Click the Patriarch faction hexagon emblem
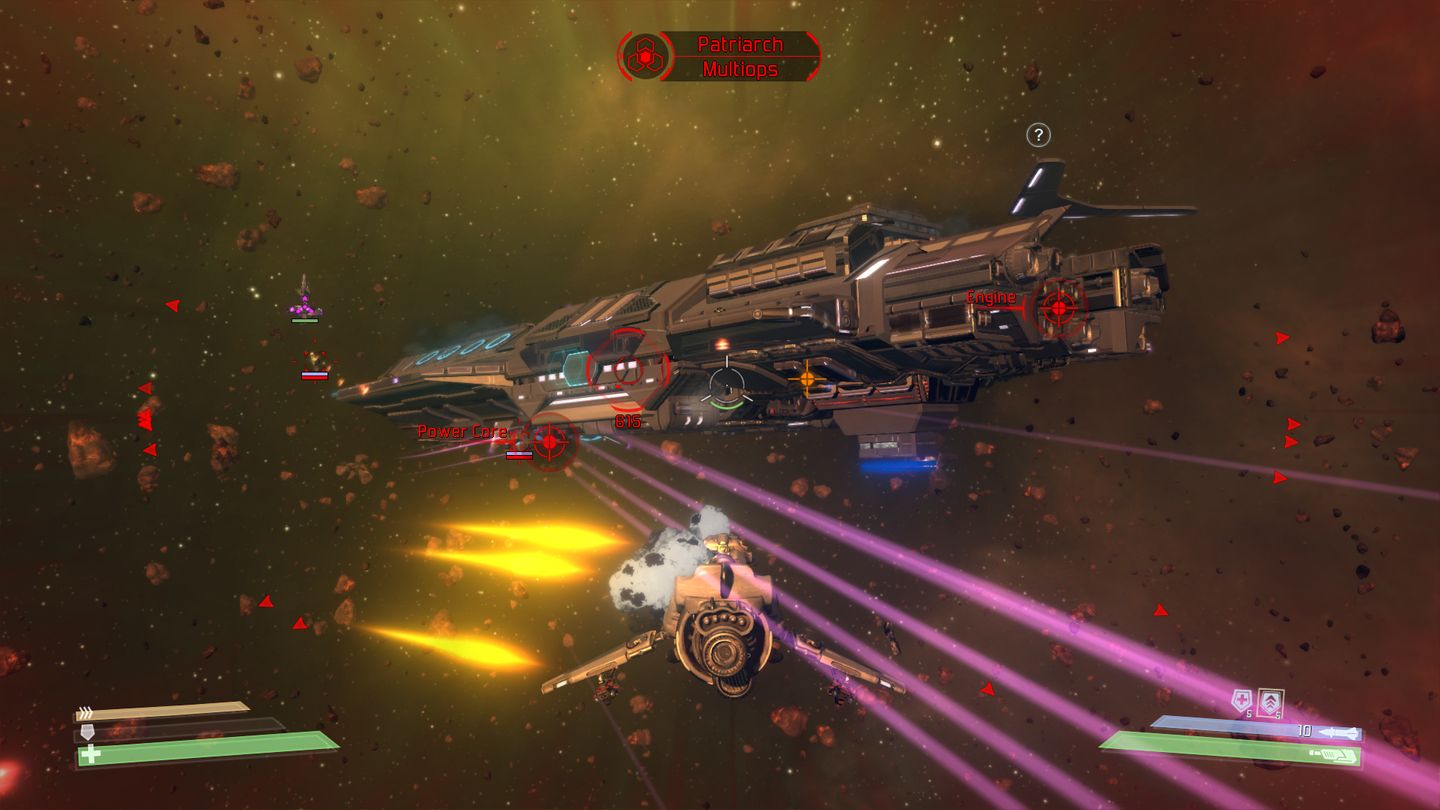The width and height of the screenshot is (1440, 810). [646, 55]
